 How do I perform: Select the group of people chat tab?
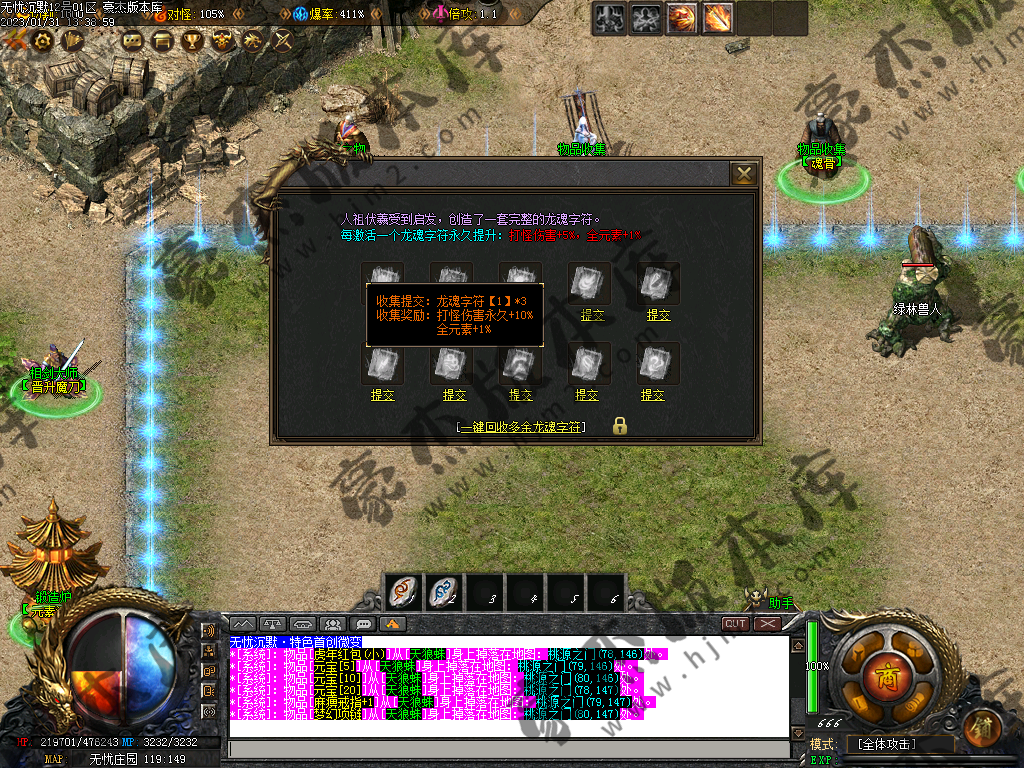click(x=333, y=624)
